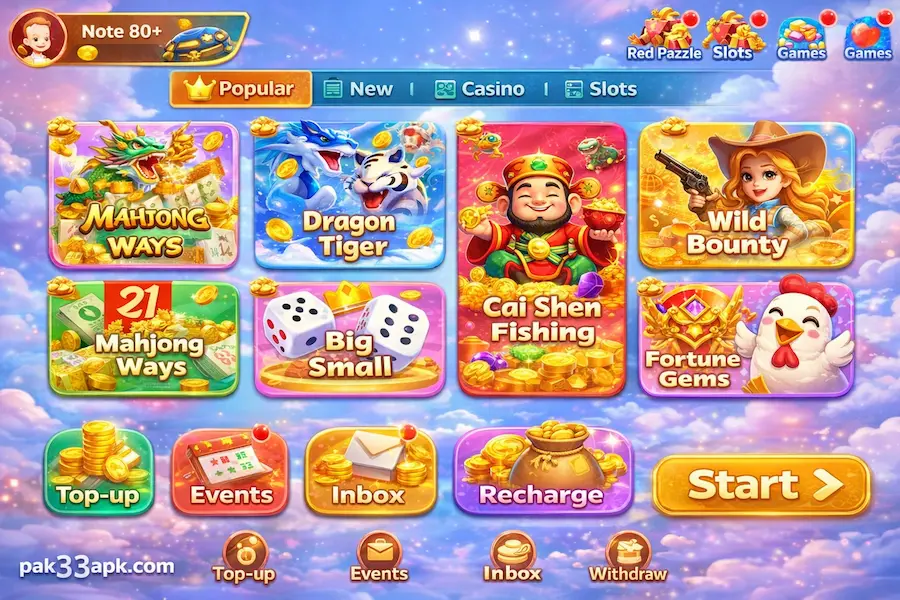This screenshot has width=900, height=600.
Task: Open the player avatar profile
Action: (x=38, y=38)
